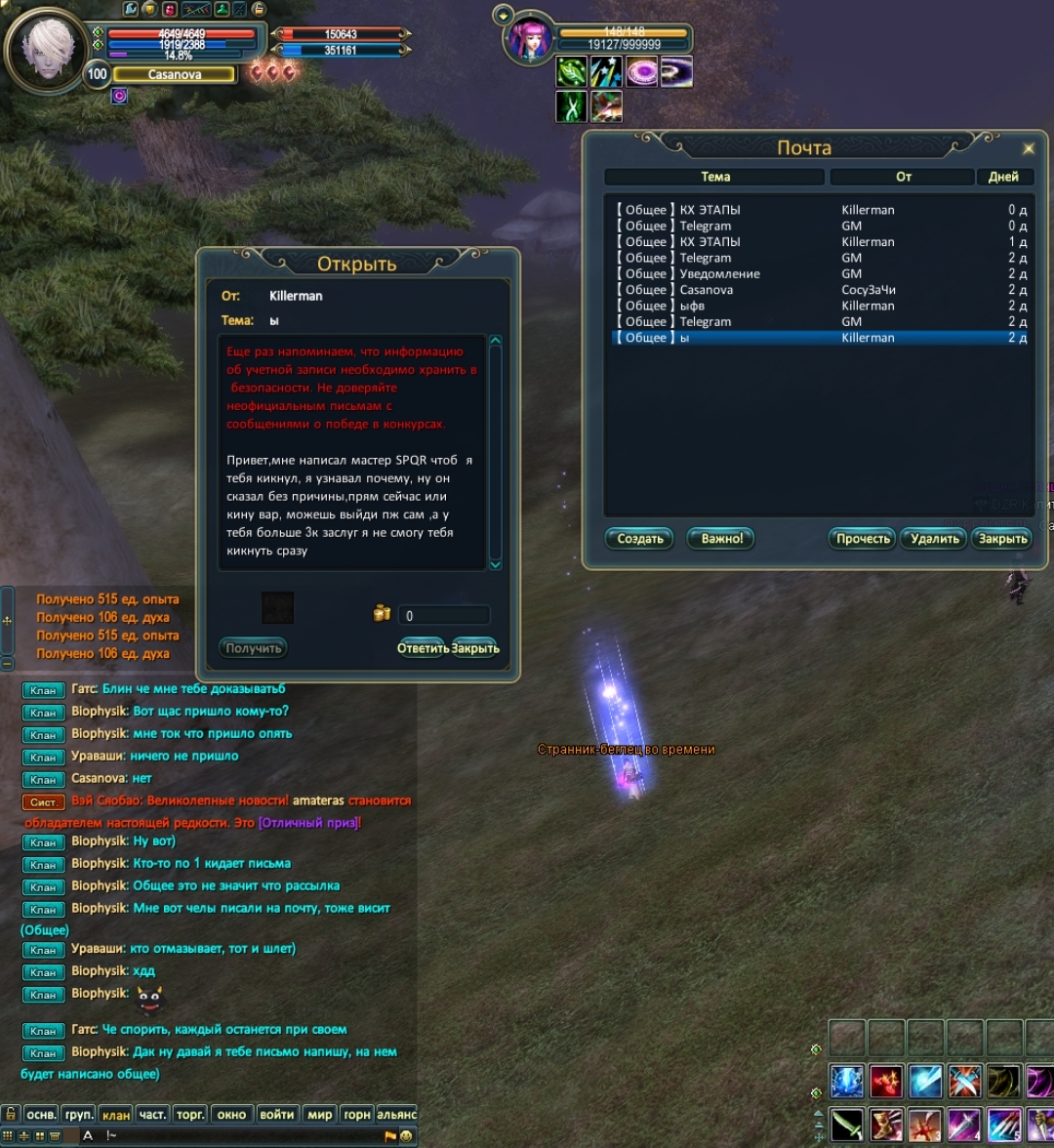Image resolution: width=1054 pixels, height=1148 pixels.
Task: Click the Получить button in the letter
Action: point(254,648)
